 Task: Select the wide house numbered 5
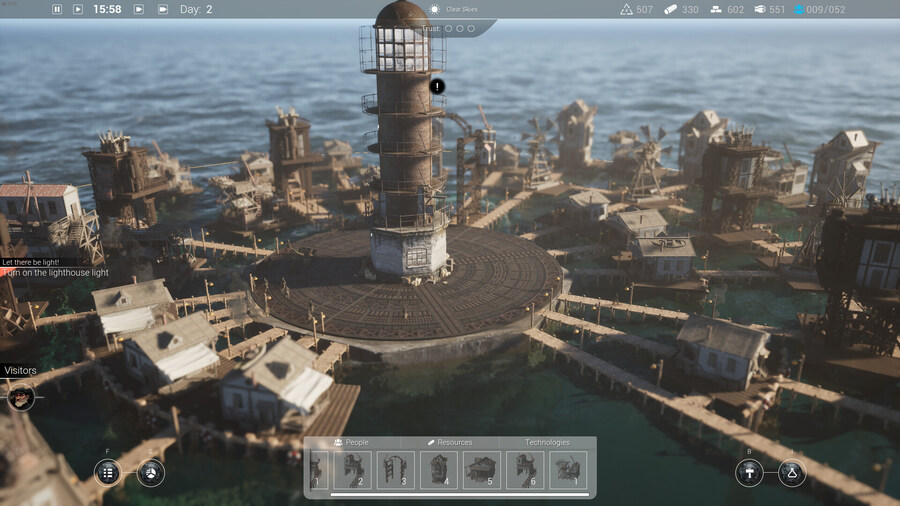(482, 470)
